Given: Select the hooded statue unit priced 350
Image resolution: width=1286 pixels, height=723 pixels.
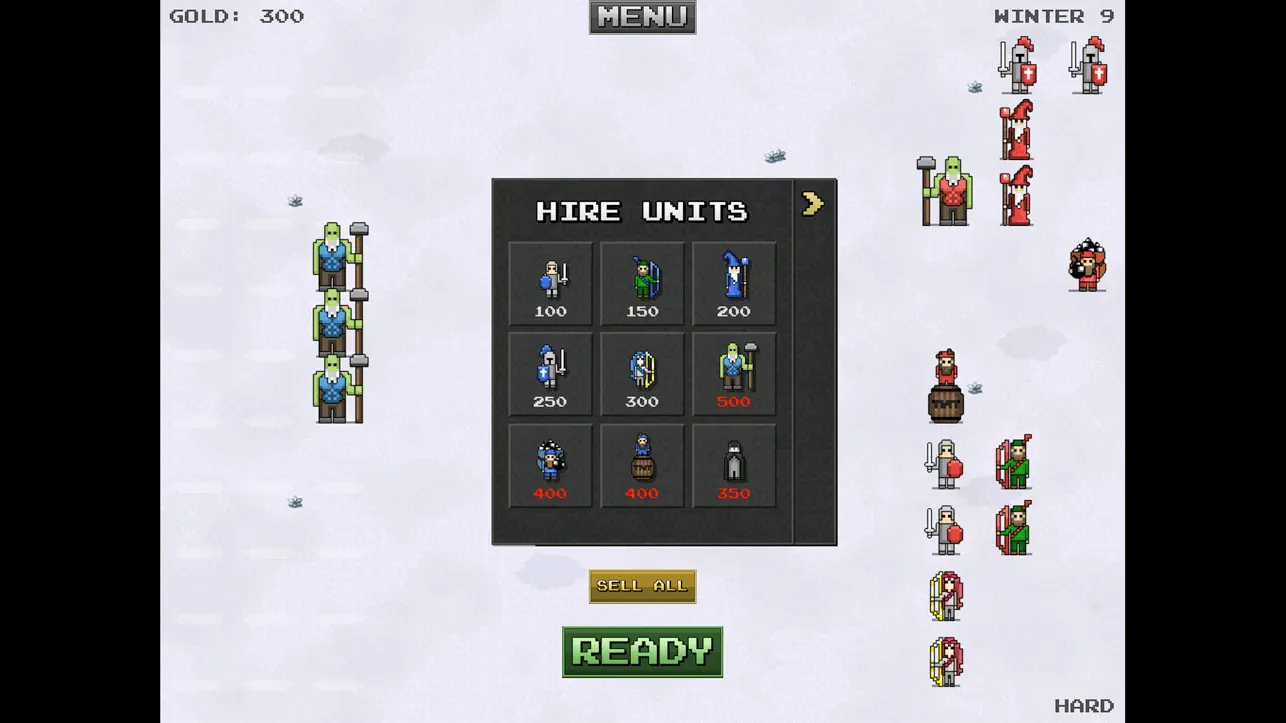Looking at the screenshot, I should click(x=733, y=464).
